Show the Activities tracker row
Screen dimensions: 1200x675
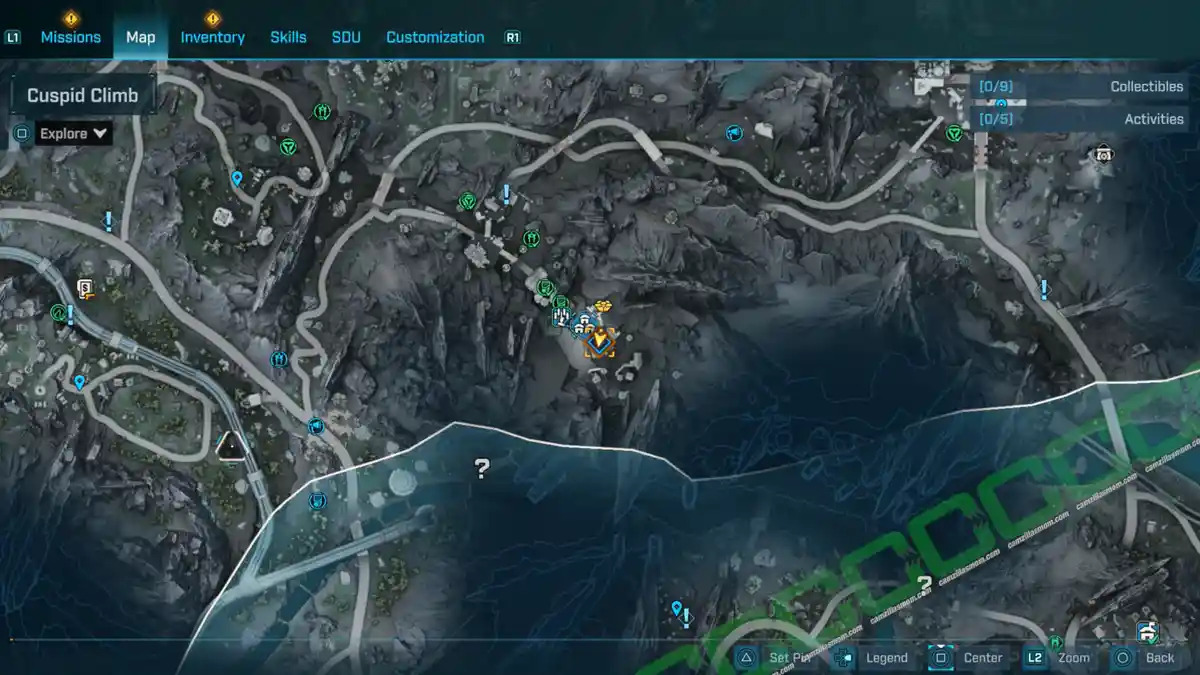pos(1084,119)
